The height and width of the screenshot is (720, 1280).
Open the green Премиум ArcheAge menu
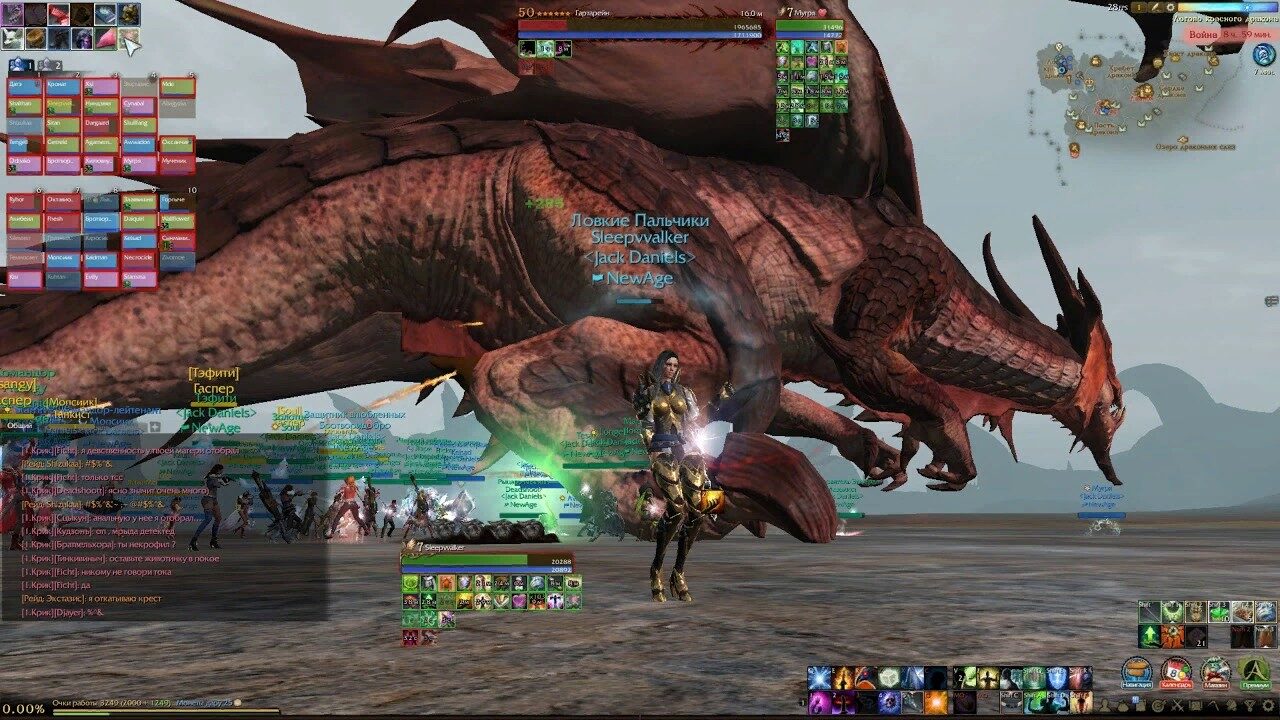[x=1255, y=670]
